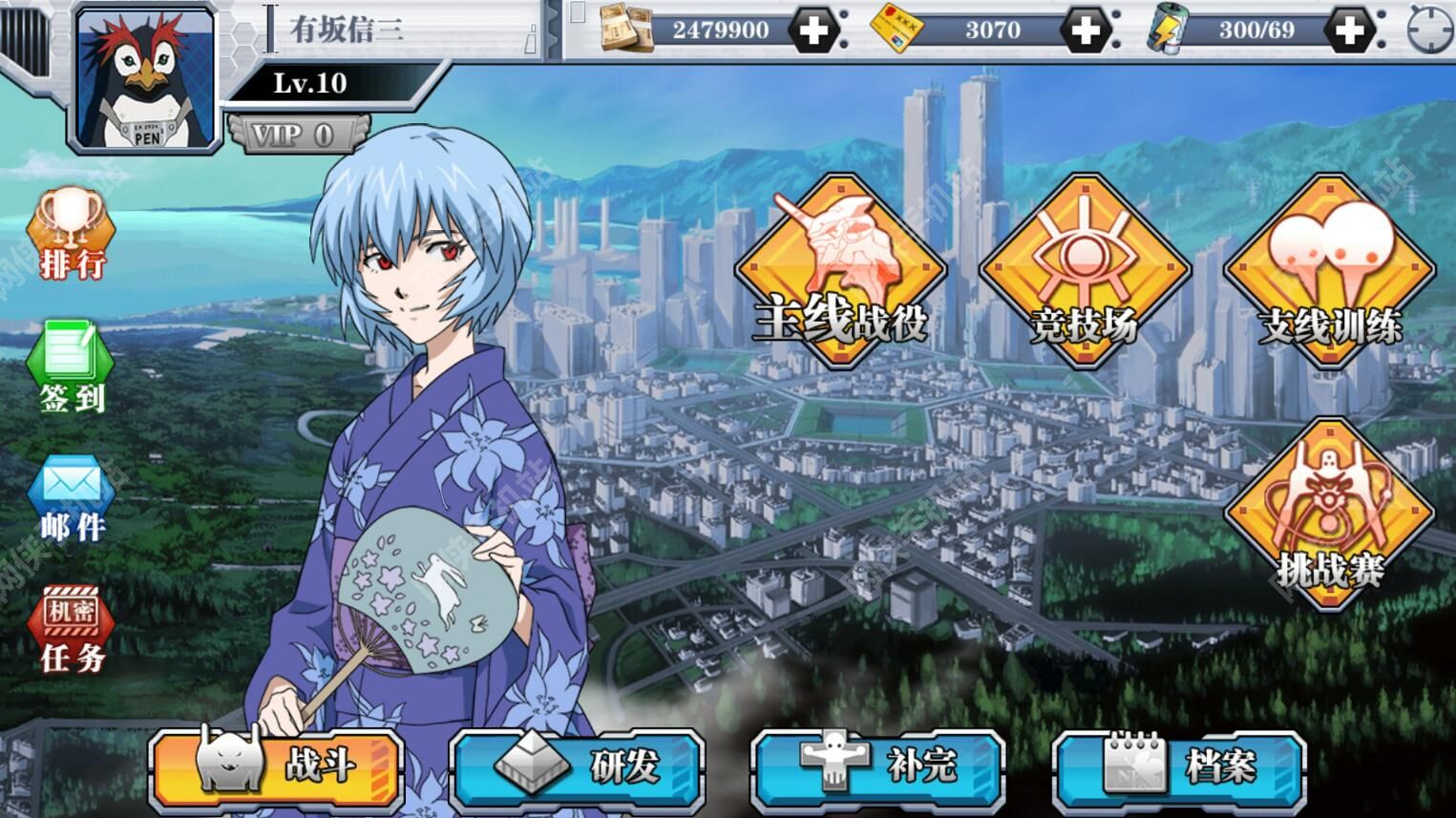
Task: Add more cash with the plus button
Action: [814, 31]
